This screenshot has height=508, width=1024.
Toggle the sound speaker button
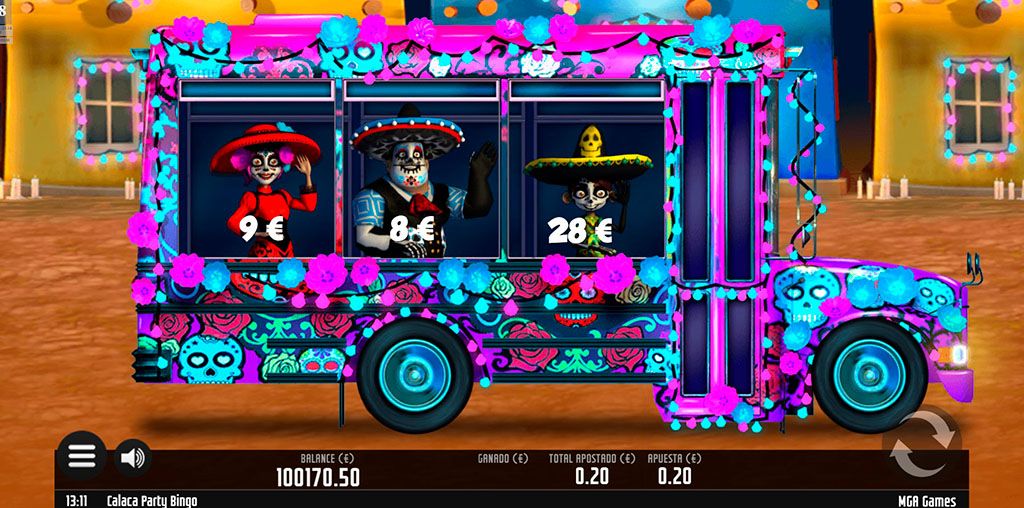tap(132, 458)
